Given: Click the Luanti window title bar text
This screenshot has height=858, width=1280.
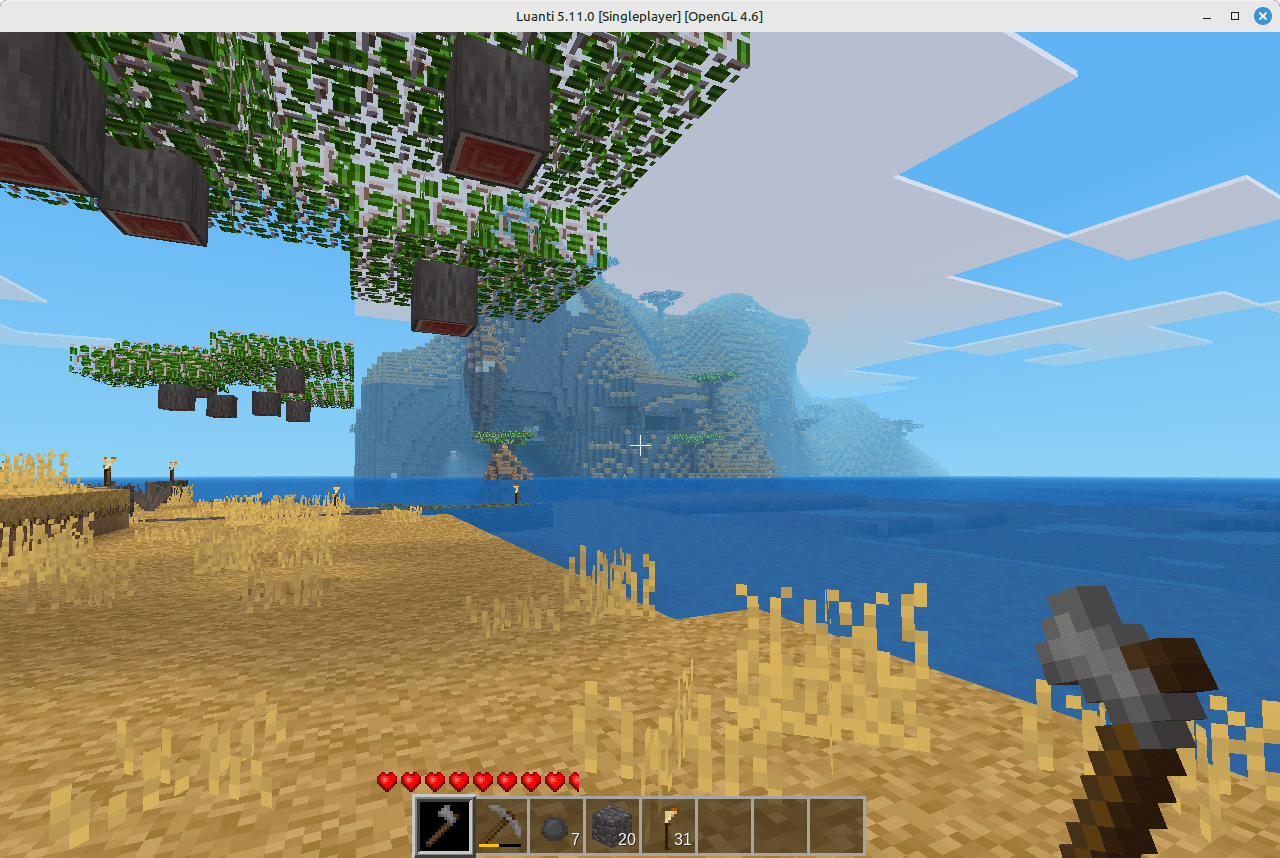Looking at the screenshot, I should pos(640,16).
